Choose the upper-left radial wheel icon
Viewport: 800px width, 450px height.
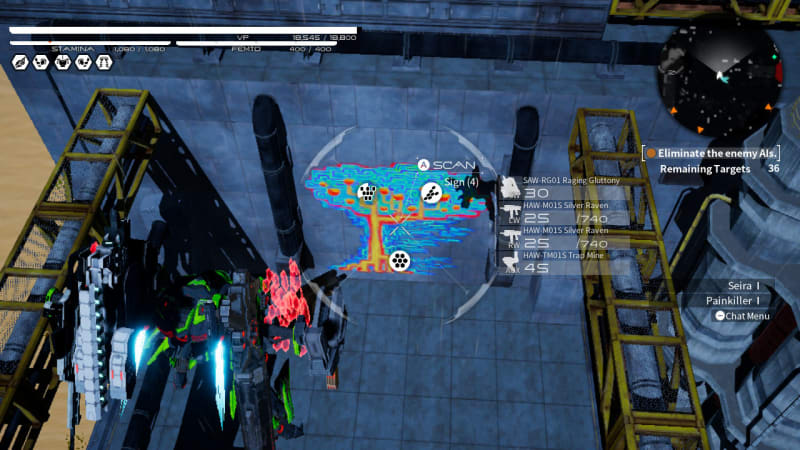pyautogui.click(x=367, y=192)
